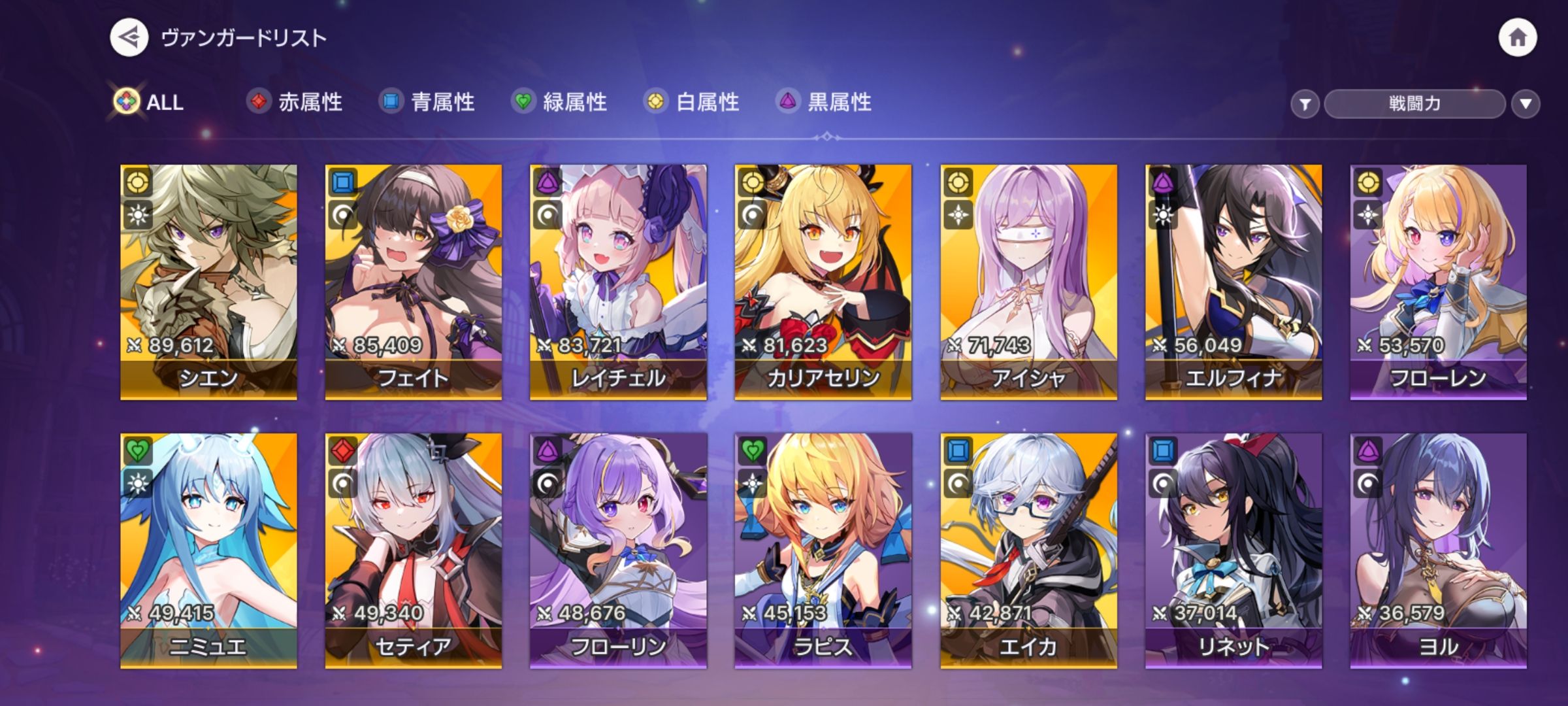Viewport: 1568px width, 706px height.
Task: Filter by 青属性 (blue attribute)
Action: [427, 102]
